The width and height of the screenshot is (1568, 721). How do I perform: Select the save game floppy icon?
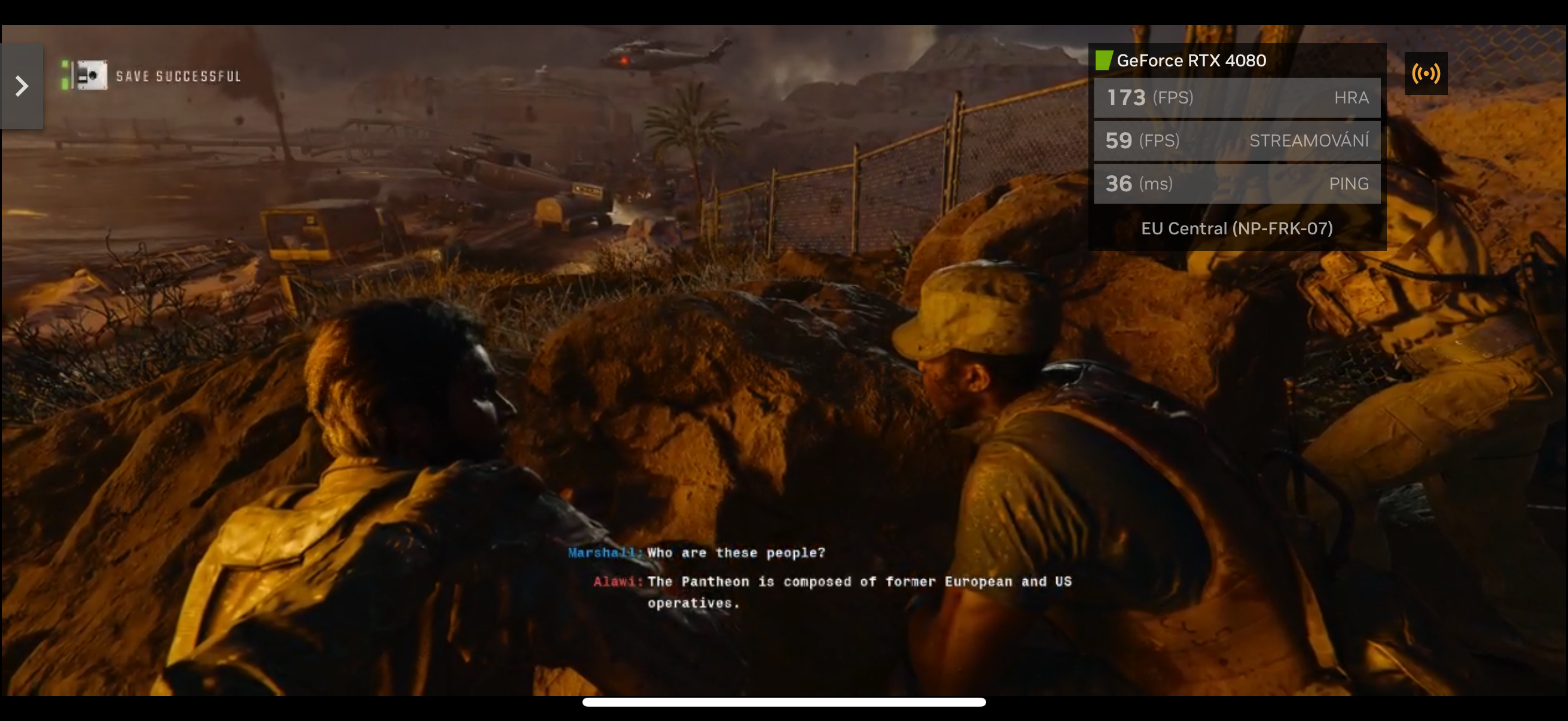click(91, 74)
